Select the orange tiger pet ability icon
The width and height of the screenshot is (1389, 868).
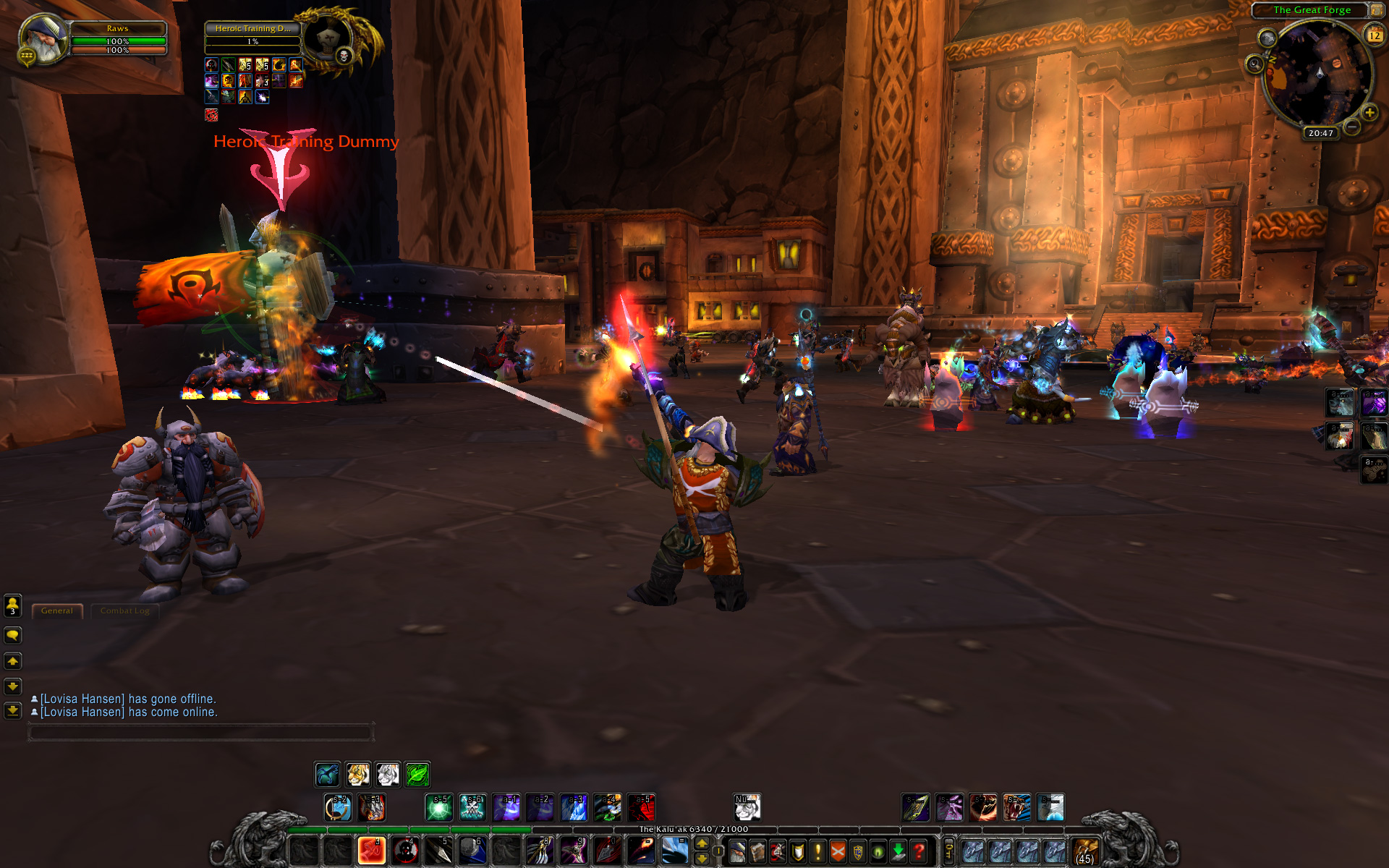[x=357, y=775]
